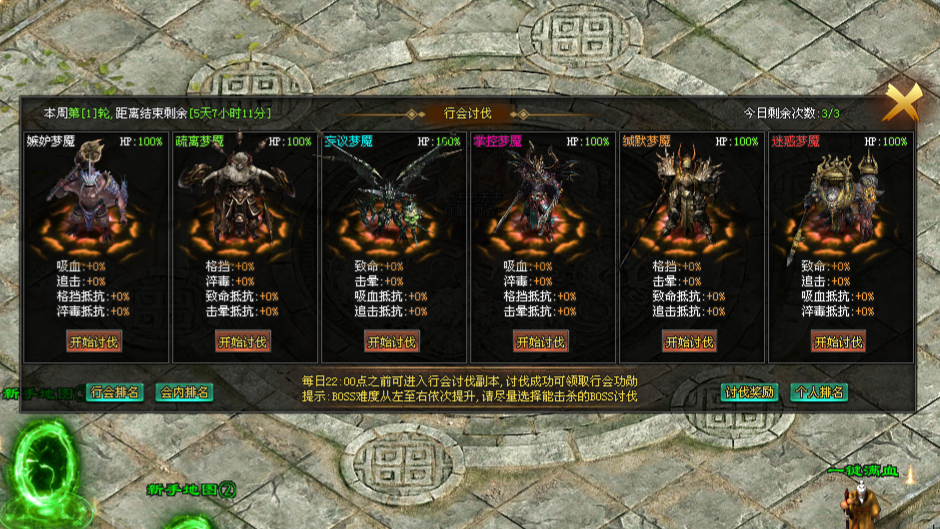Begin the 迷惑梦魇 boss fight
The image size is (940, 529).
(838, 342)
